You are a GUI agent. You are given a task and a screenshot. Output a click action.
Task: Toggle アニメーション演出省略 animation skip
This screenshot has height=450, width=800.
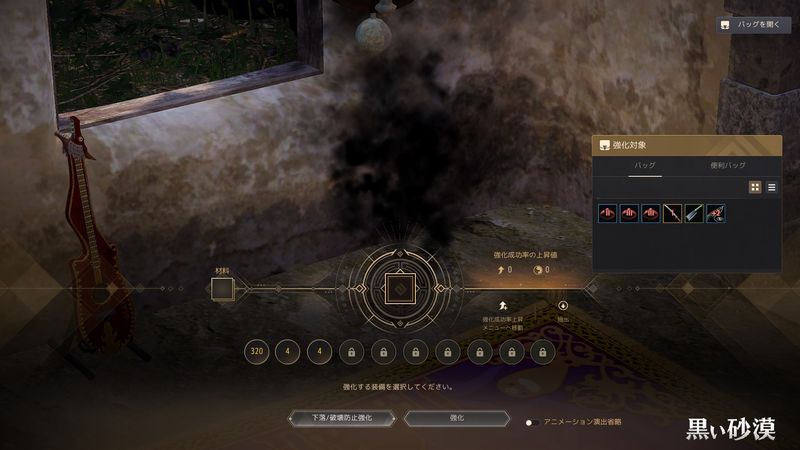535,422
